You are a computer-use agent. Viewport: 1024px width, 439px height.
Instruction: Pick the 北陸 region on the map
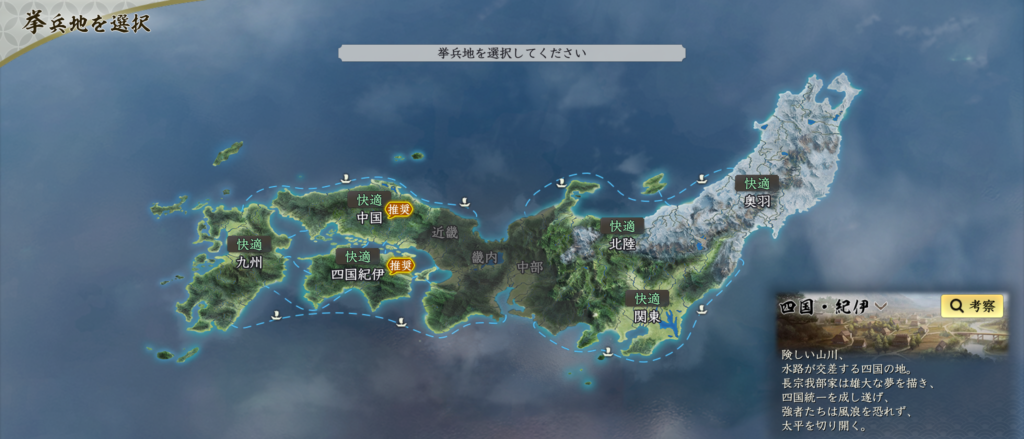622,243
